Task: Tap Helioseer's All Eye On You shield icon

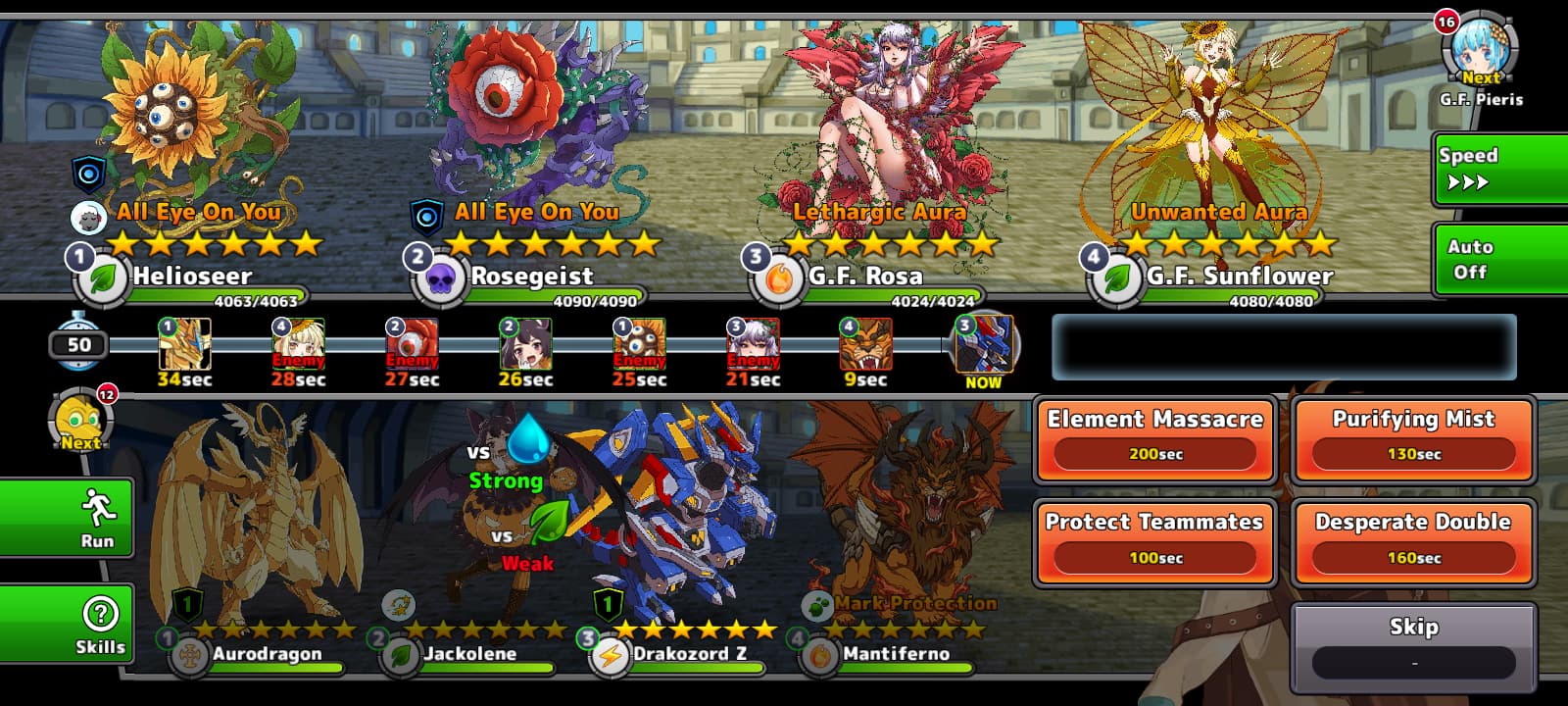Action: (x=89, y=175)
